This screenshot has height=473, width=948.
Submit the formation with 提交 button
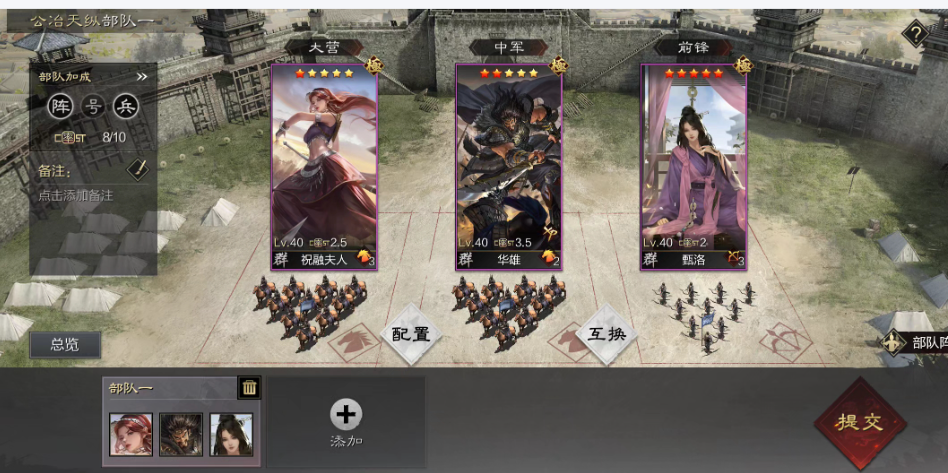860,422
